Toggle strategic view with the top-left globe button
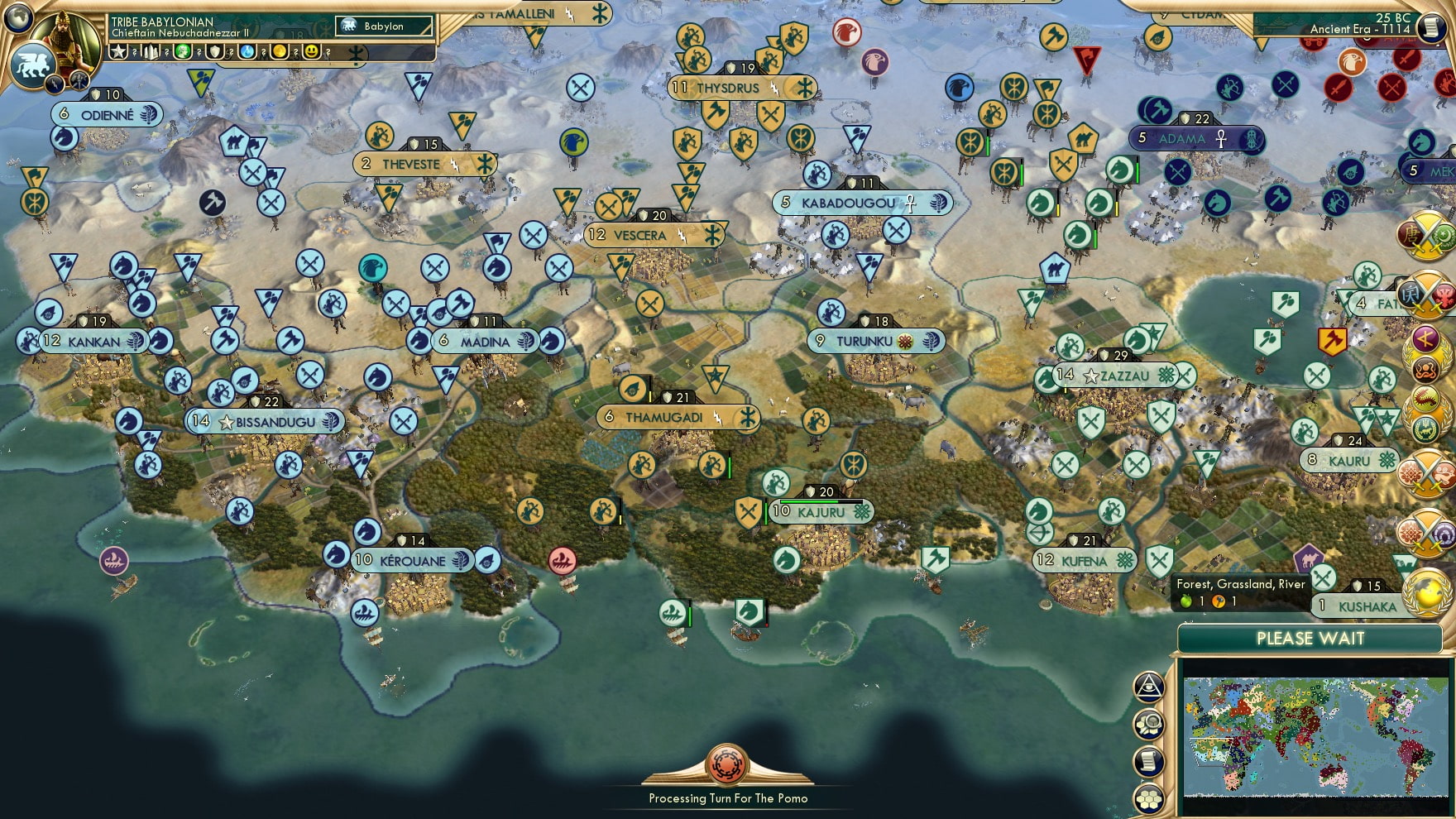 [x=18, y=20]
